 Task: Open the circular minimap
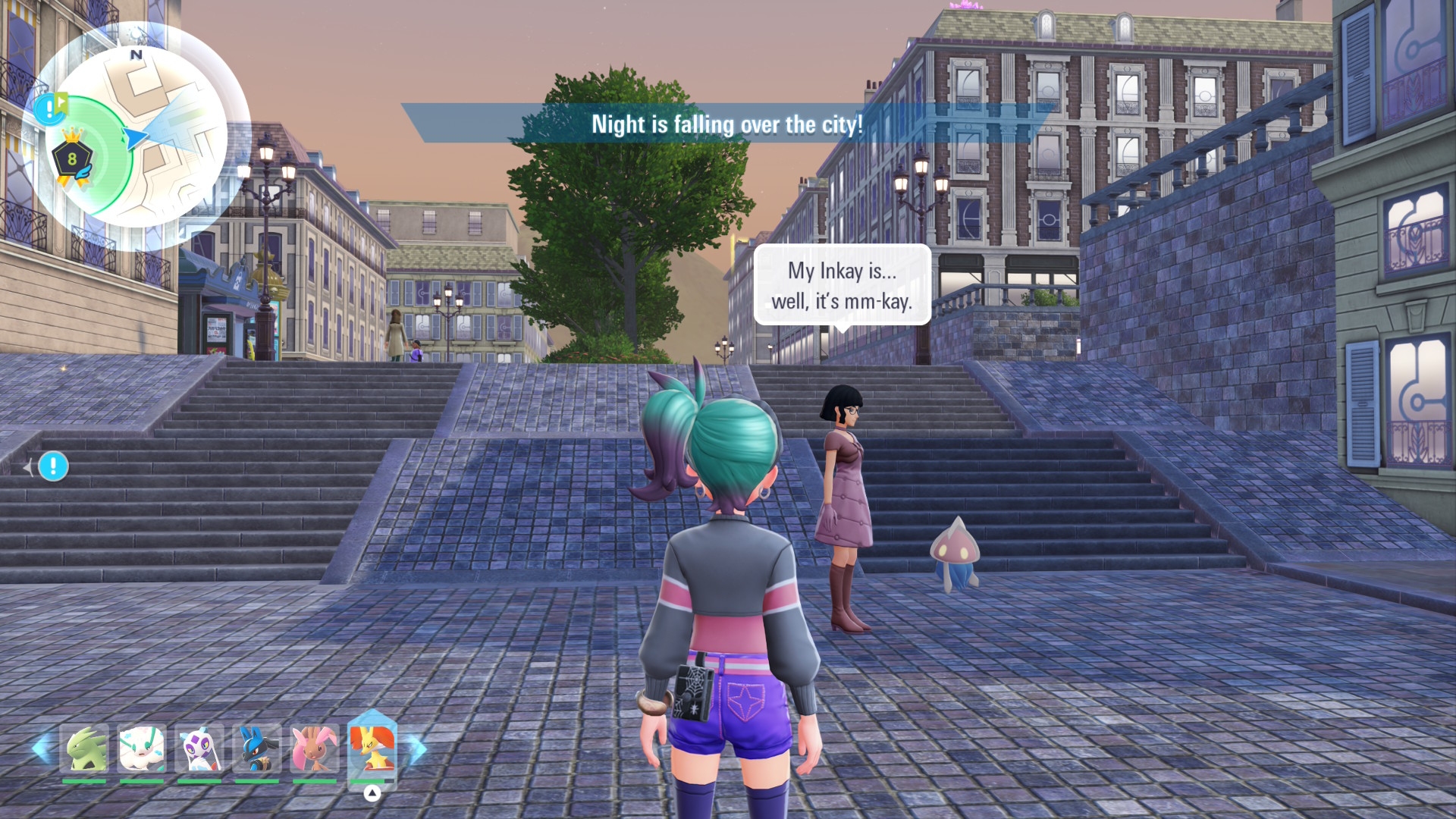coord(137,137)
